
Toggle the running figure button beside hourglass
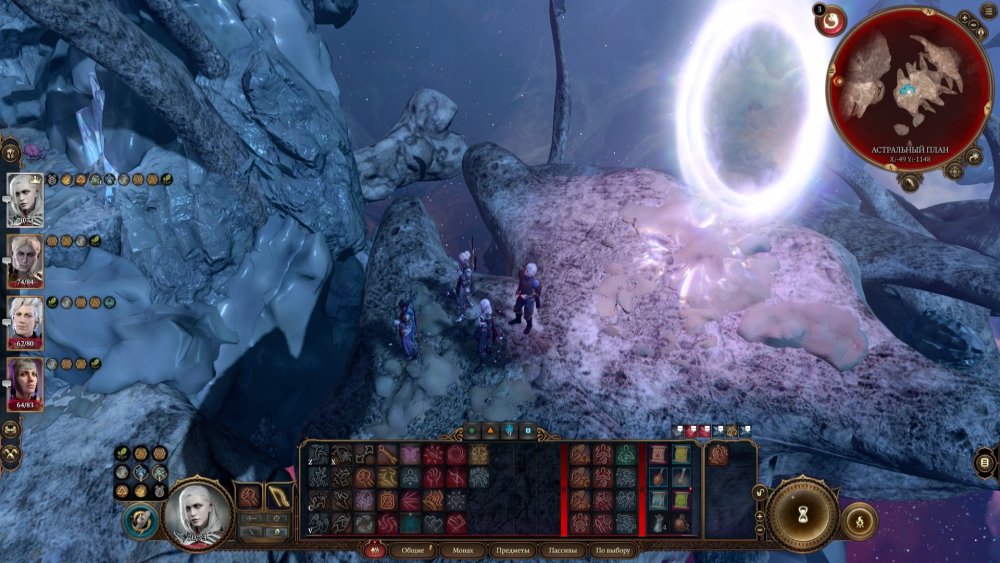[x=860, y=520]
